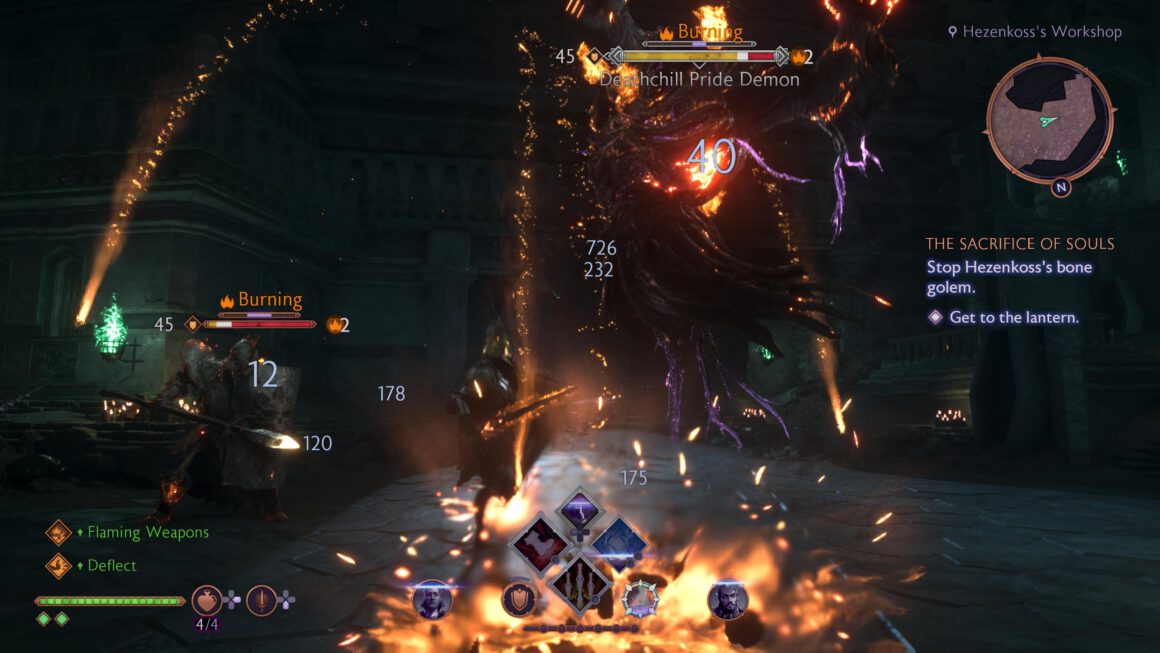Use the healing potion flask
Viewport: 1160px width, 653px height.
point(207,600)
